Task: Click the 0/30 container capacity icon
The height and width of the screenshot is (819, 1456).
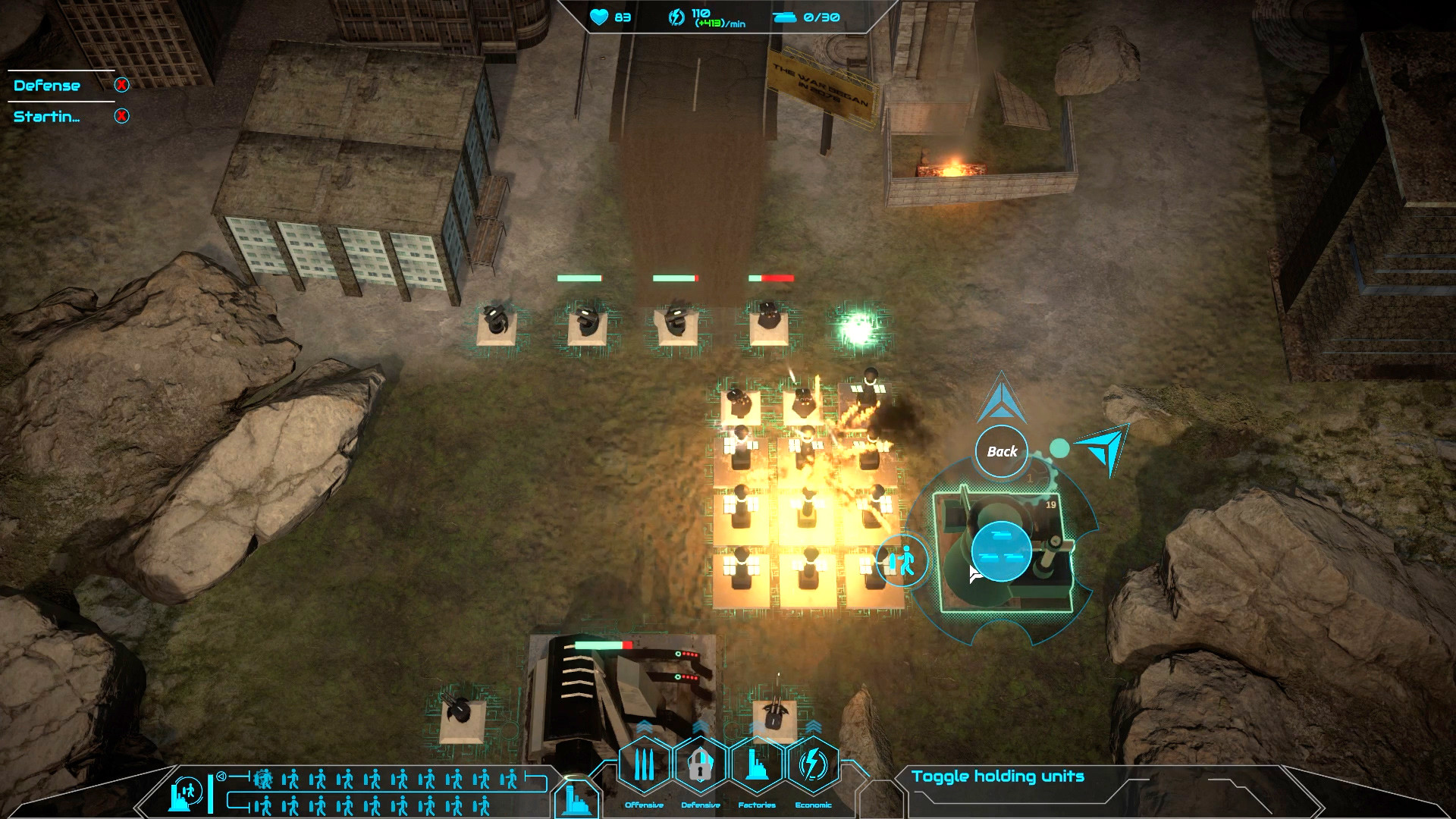Action: point(785,17)
